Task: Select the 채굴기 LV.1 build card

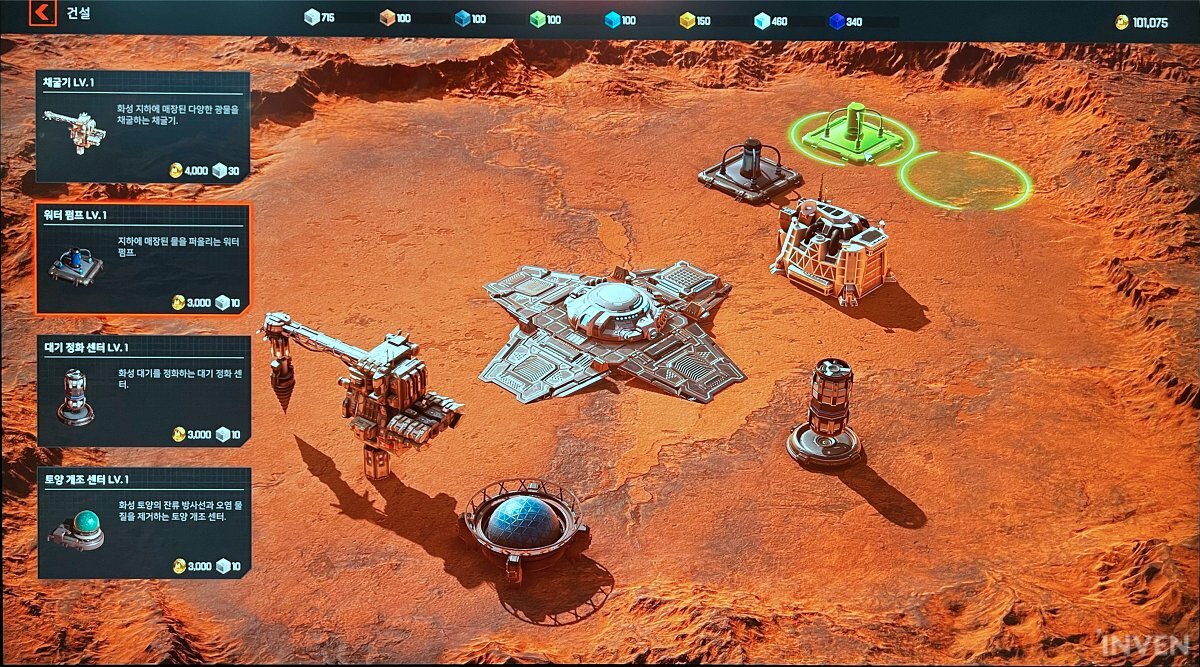Action: (144, 127)
